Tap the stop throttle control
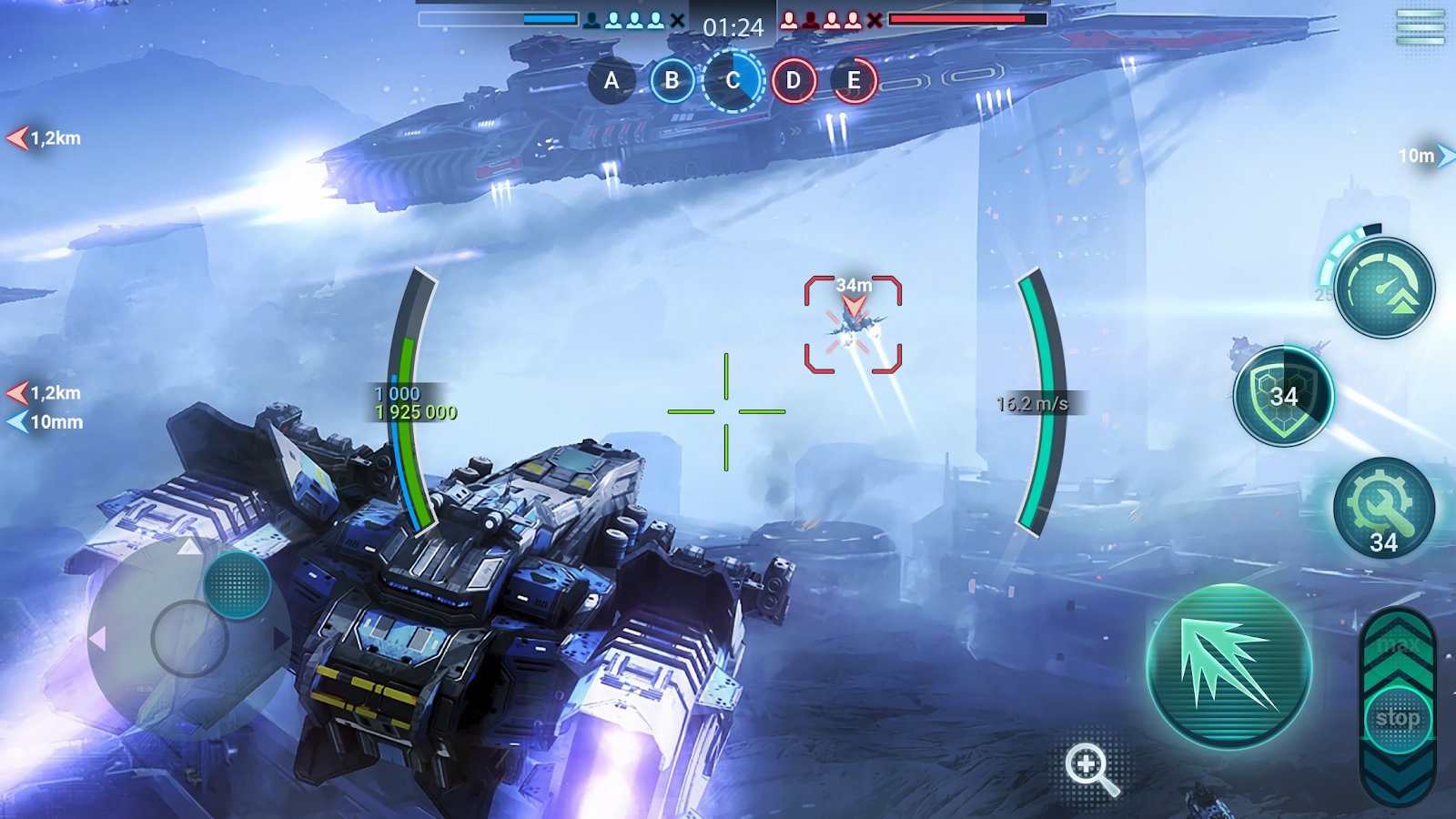This screenshot has height=819, width=1456. (1397, 718)
